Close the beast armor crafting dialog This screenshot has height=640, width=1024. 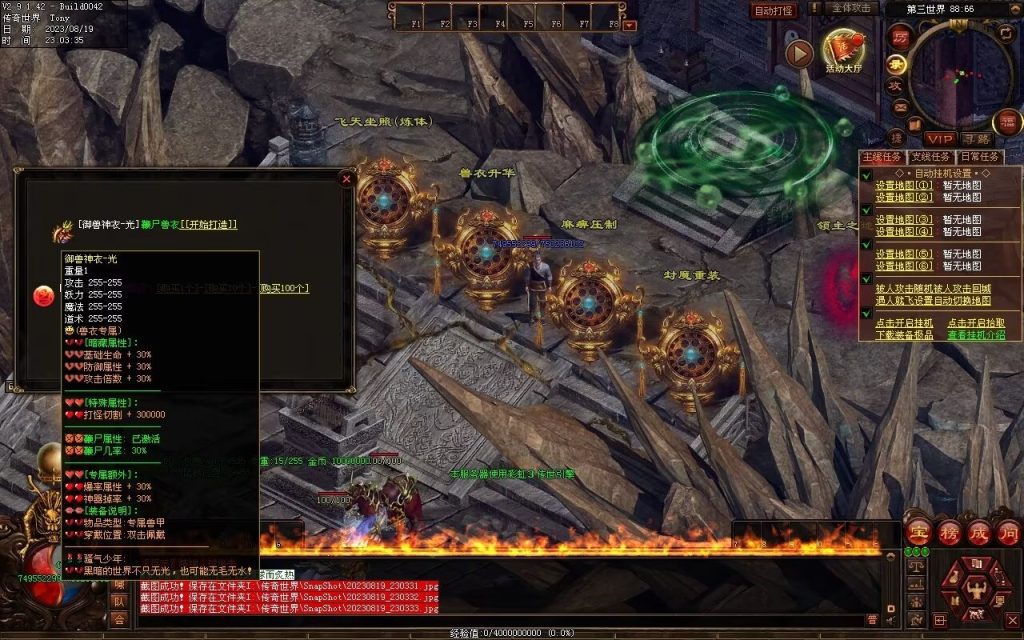[x=347, y=180]
